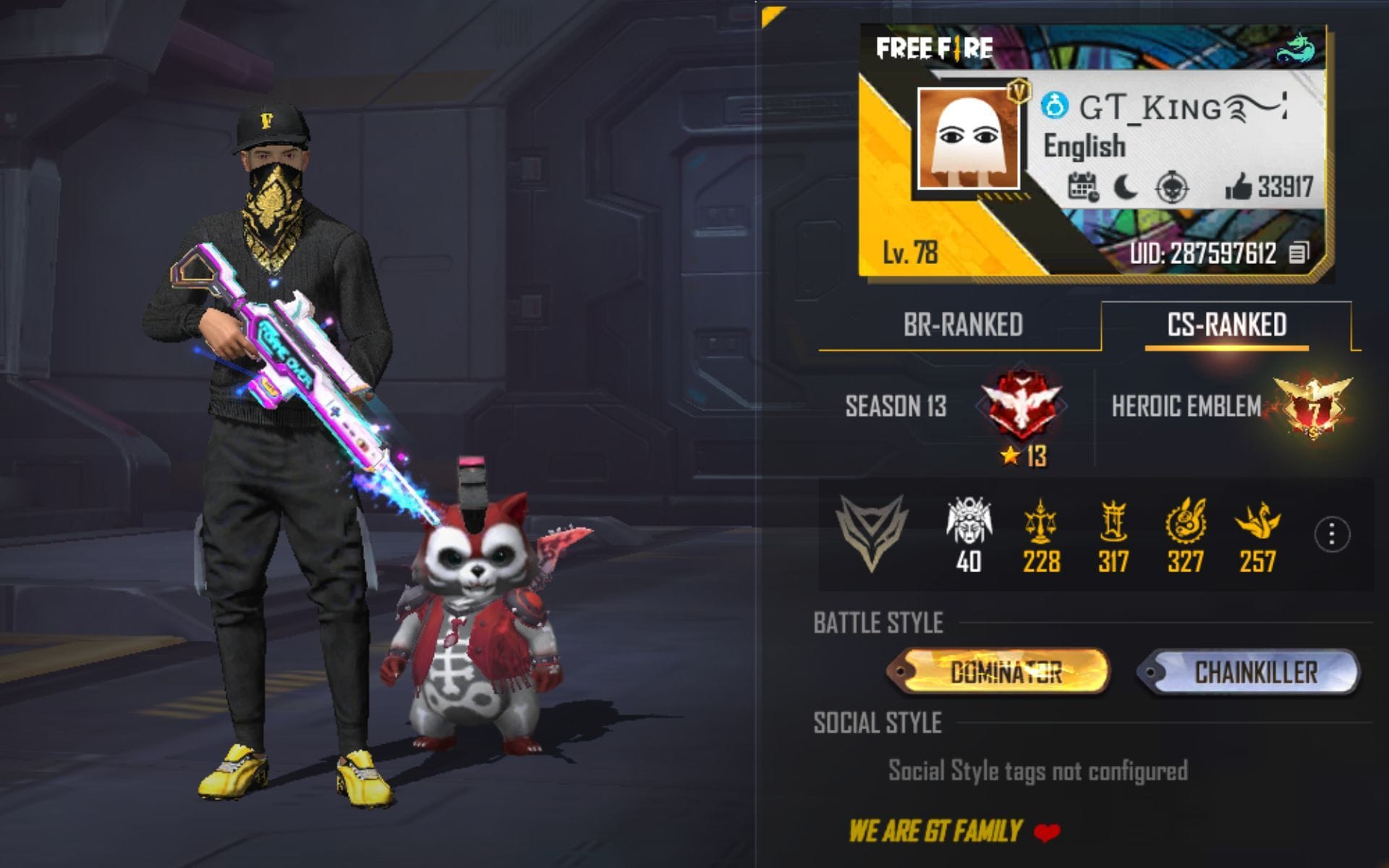Select the CS-RANKED tab
The image size is (1389, 868).
(x=1226, y=325)
